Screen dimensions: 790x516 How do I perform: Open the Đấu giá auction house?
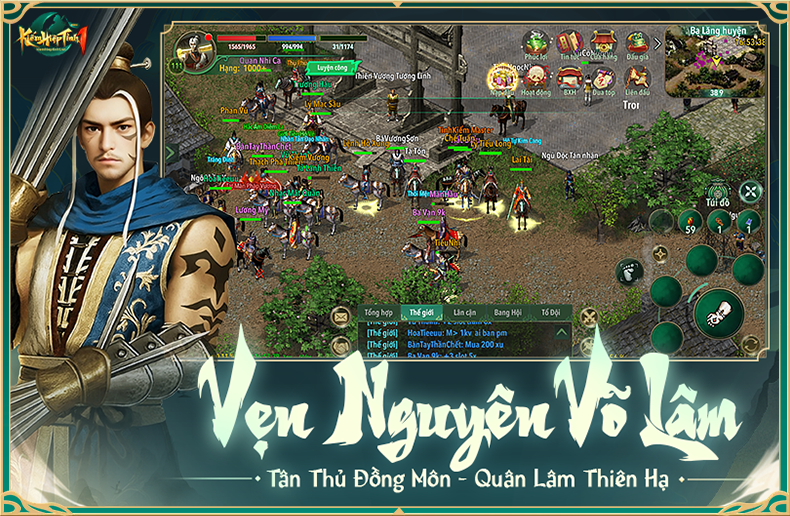[637, 43]
